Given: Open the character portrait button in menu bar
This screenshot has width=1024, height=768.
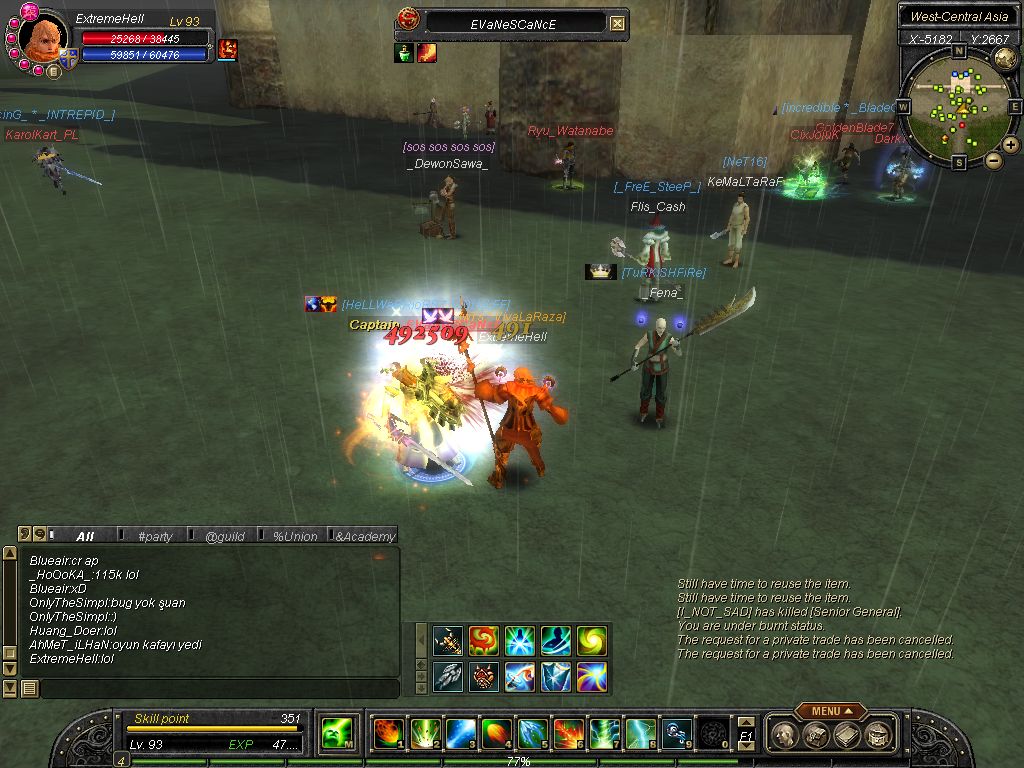Looking at the screenshot, I should [786, 734].
